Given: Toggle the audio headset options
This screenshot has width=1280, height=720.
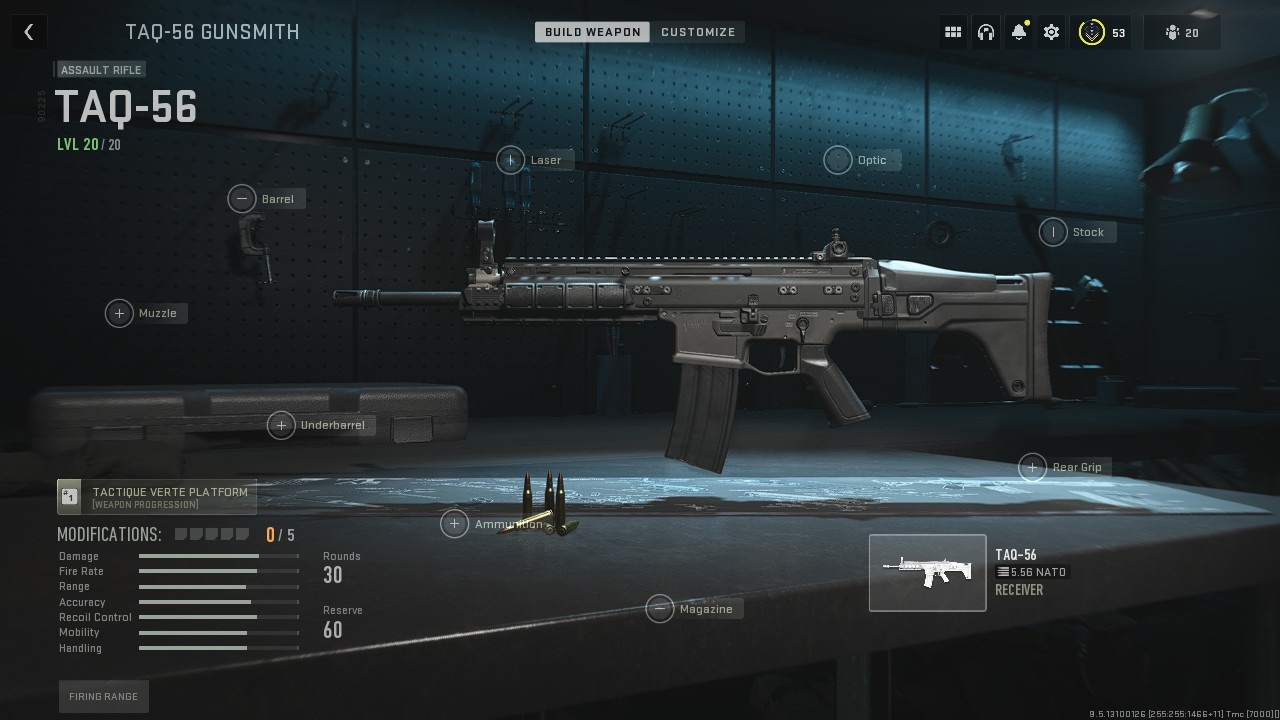Looking at the screenshot, I should 986,31.
